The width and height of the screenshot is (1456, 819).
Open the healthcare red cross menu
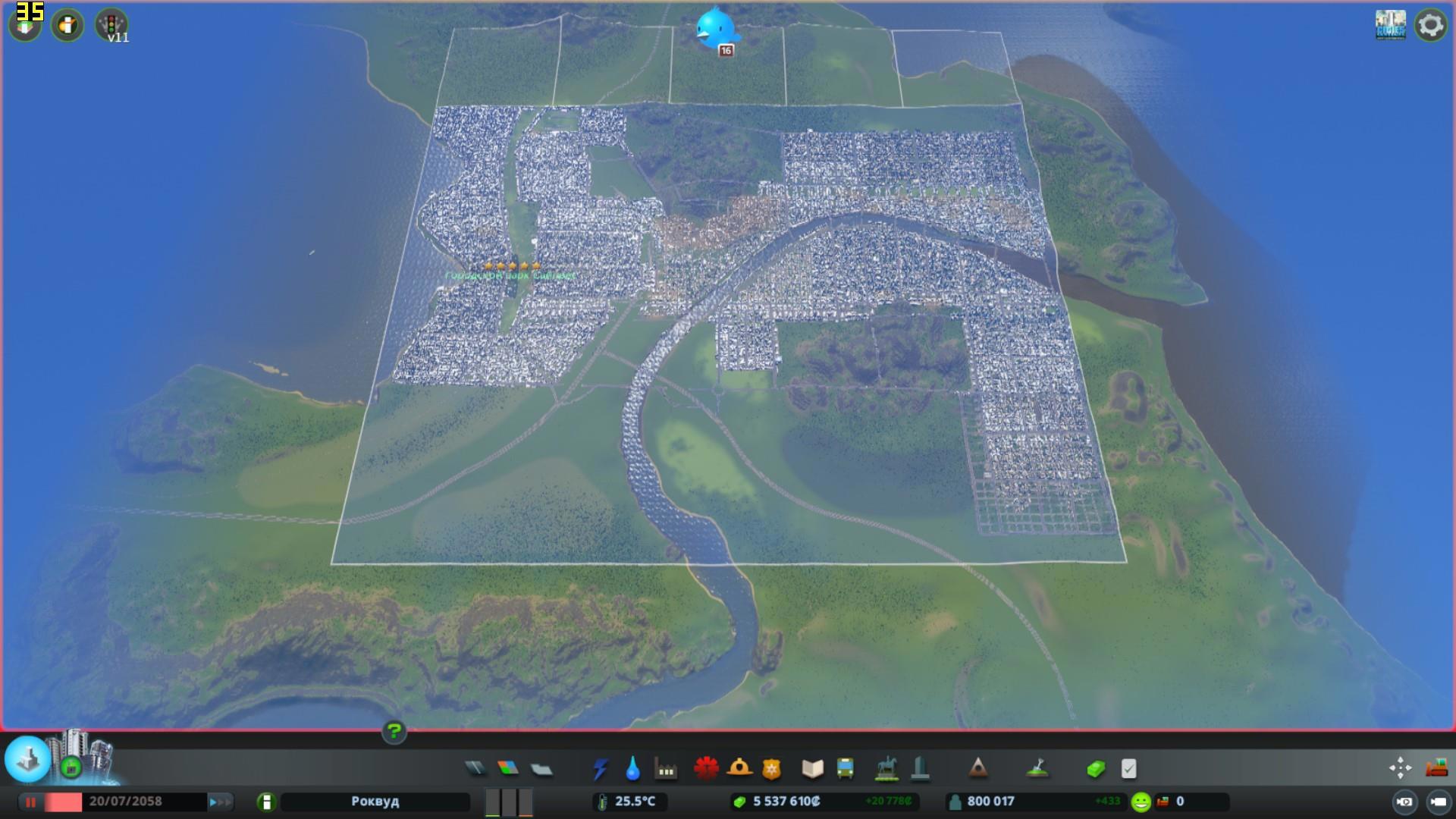tap(706, 769)
